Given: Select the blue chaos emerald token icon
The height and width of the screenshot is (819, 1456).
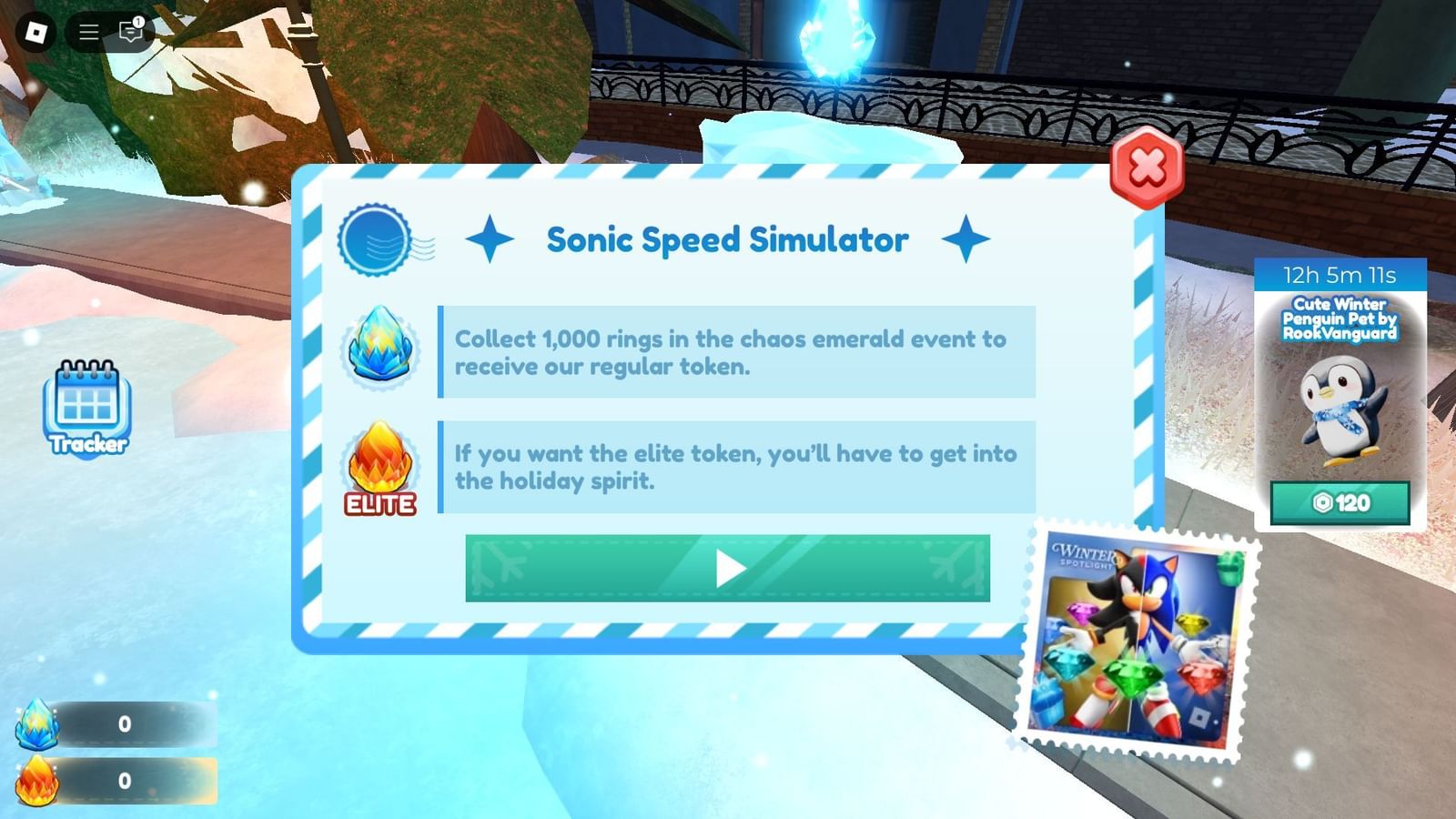Looking at the screenshot, I should click(381, 350).
